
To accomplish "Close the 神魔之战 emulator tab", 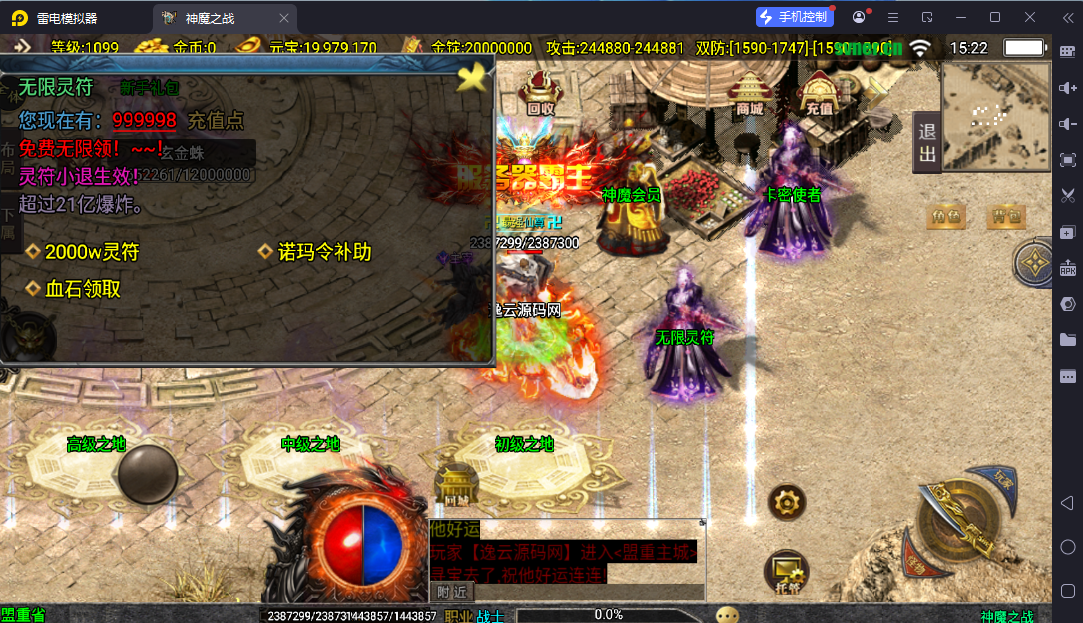I will tap(284, 18).
